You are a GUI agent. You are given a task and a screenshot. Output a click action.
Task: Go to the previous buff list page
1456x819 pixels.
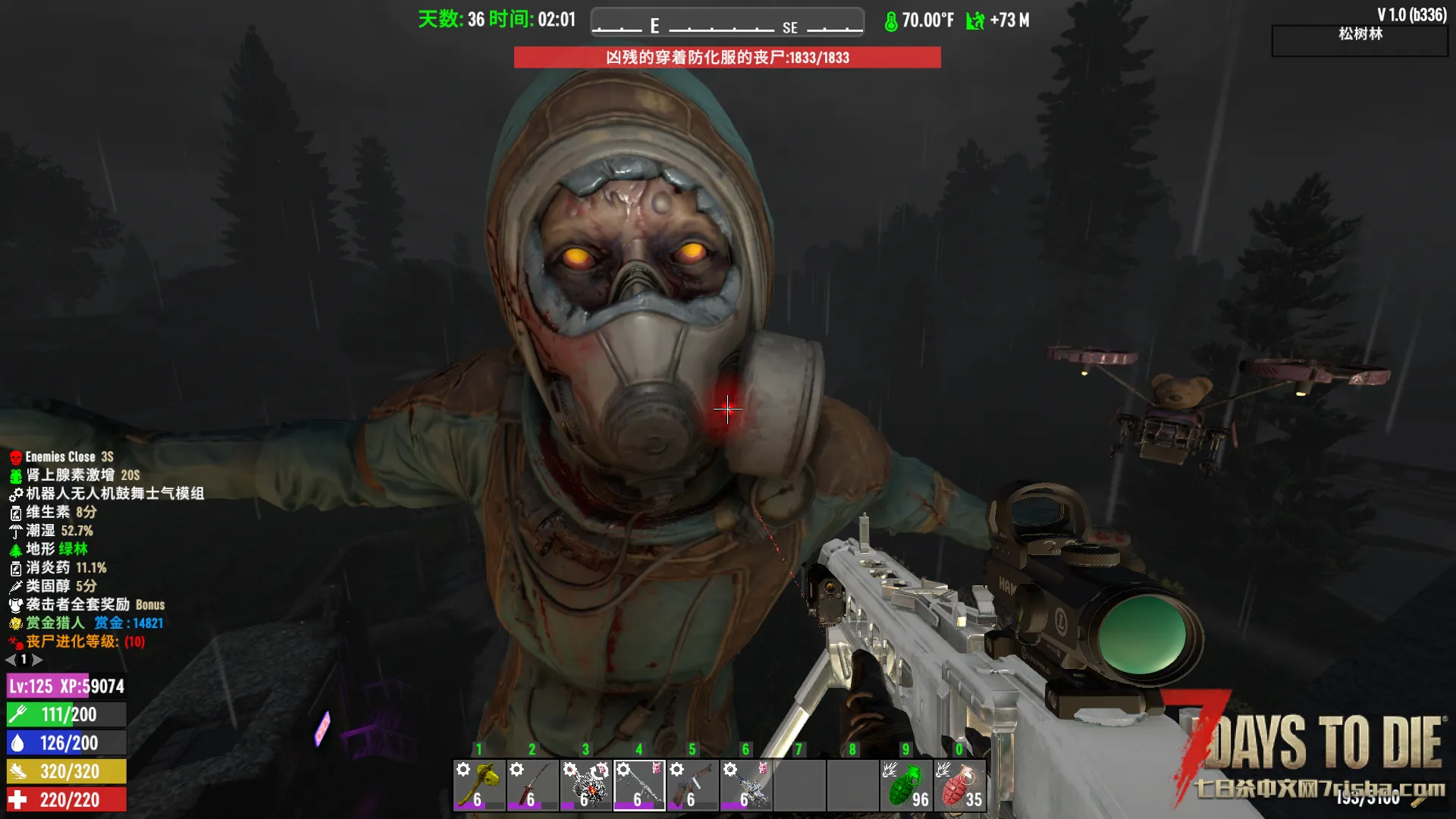(x=11, y=660)
